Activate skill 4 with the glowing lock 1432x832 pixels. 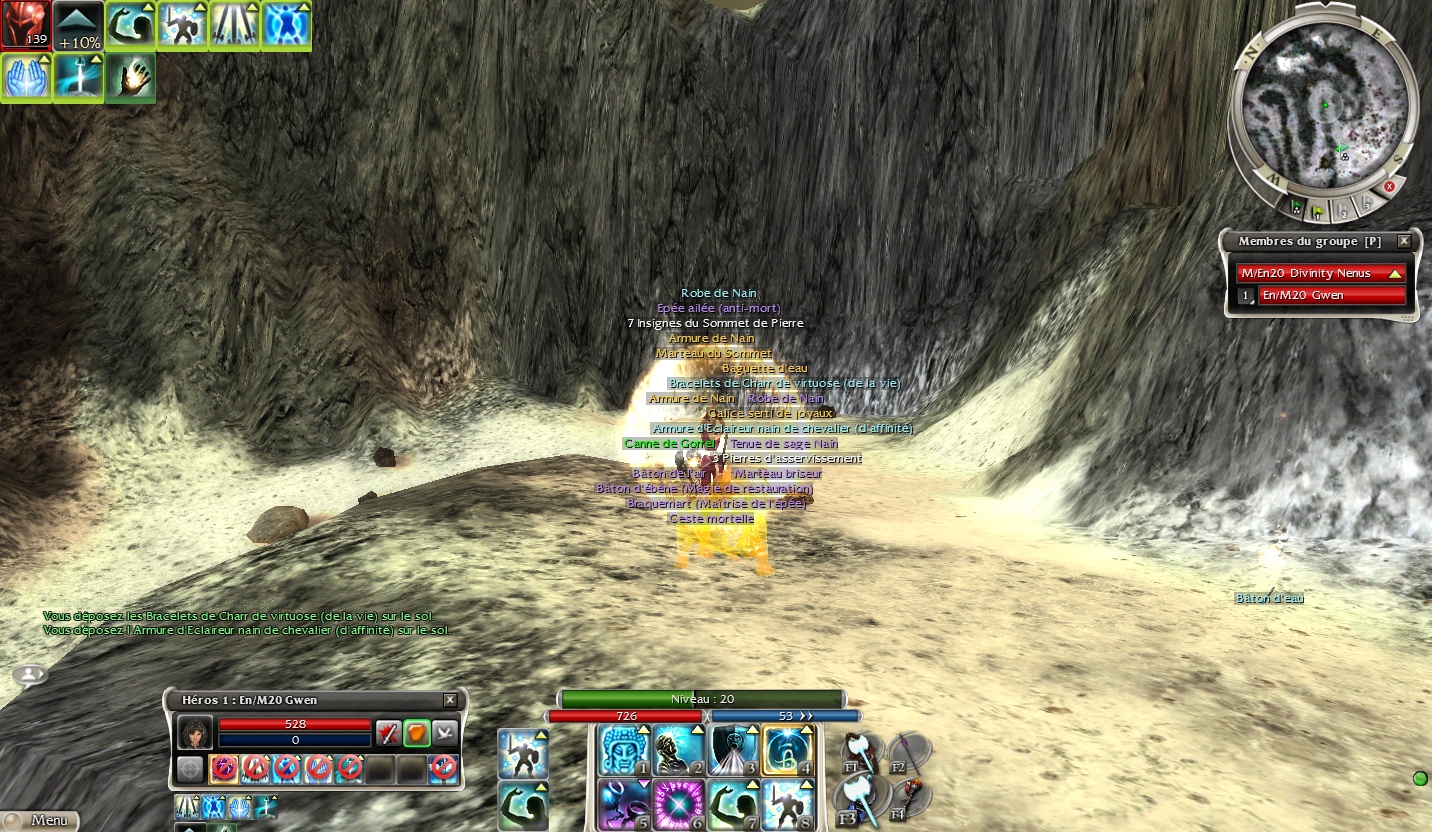[x=789, y=751]
